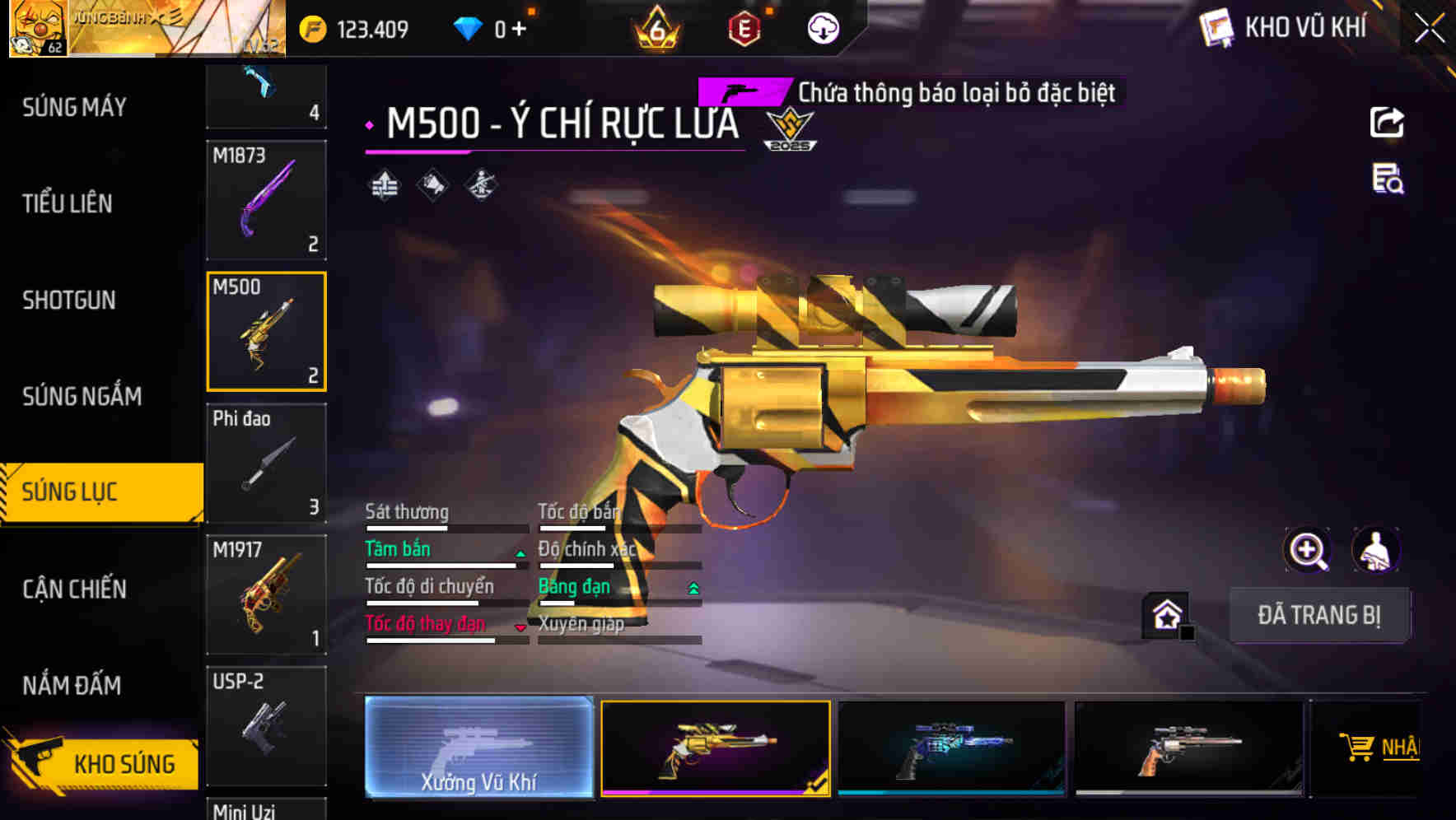Open the level 6 crown badge
Image resolution: width=1456 pixels, height=820 pixels.
(656, 27)
